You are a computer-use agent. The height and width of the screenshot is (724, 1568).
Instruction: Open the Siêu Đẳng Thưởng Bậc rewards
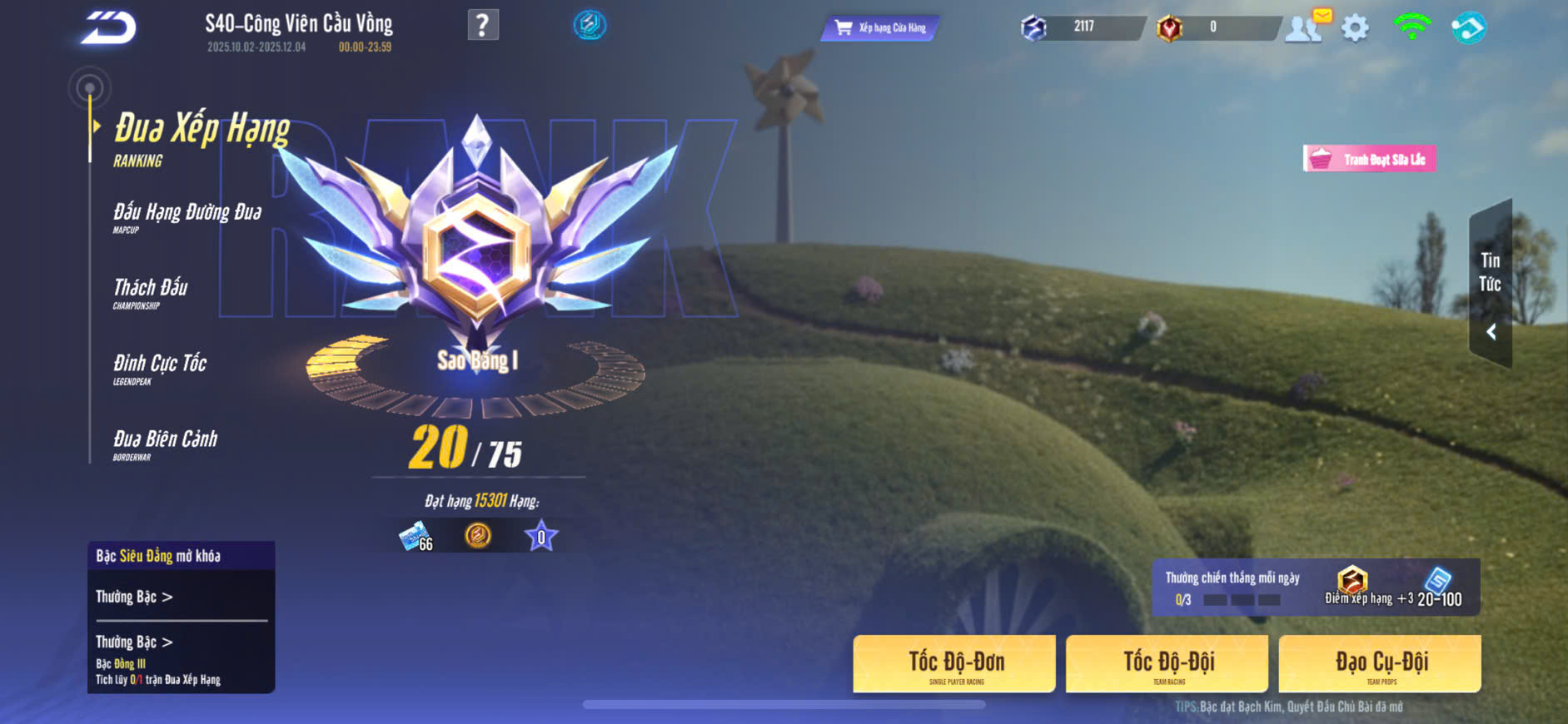coord(134,597)
